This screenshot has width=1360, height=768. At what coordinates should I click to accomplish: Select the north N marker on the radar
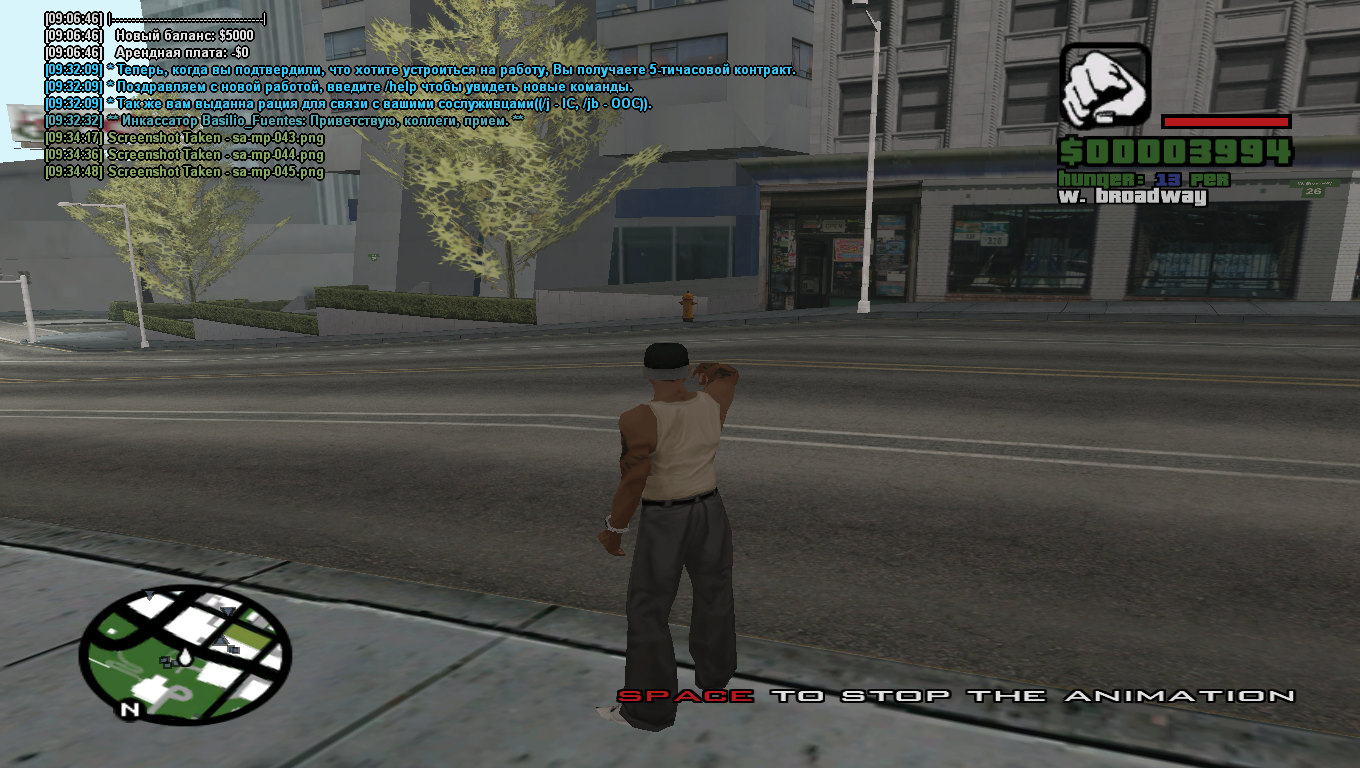point(129,709)
